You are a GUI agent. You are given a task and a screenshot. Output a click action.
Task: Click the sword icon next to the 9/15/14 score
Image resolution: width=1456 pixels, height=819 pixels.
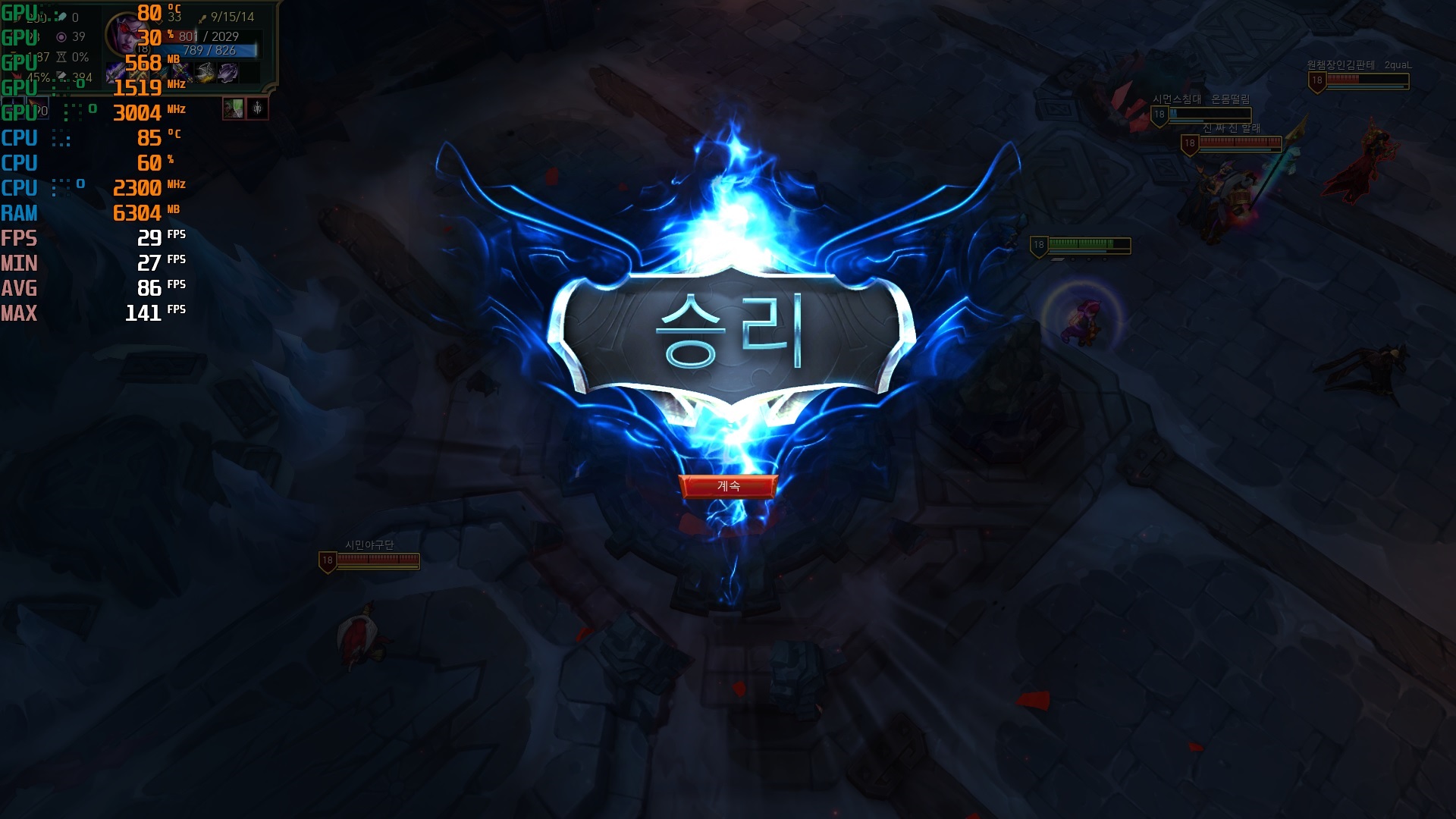point(202,20)
